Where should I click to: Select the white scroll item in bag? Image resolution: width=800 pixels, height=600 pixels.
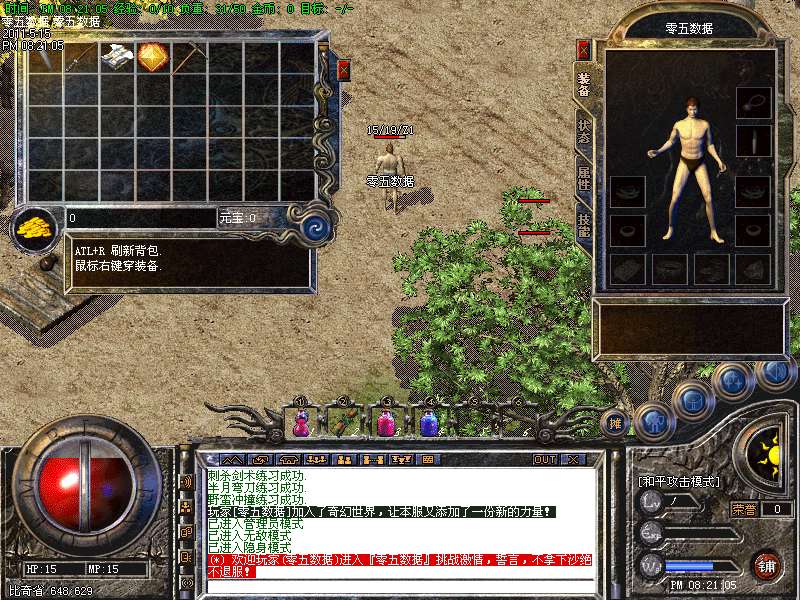tap(117, 57)
